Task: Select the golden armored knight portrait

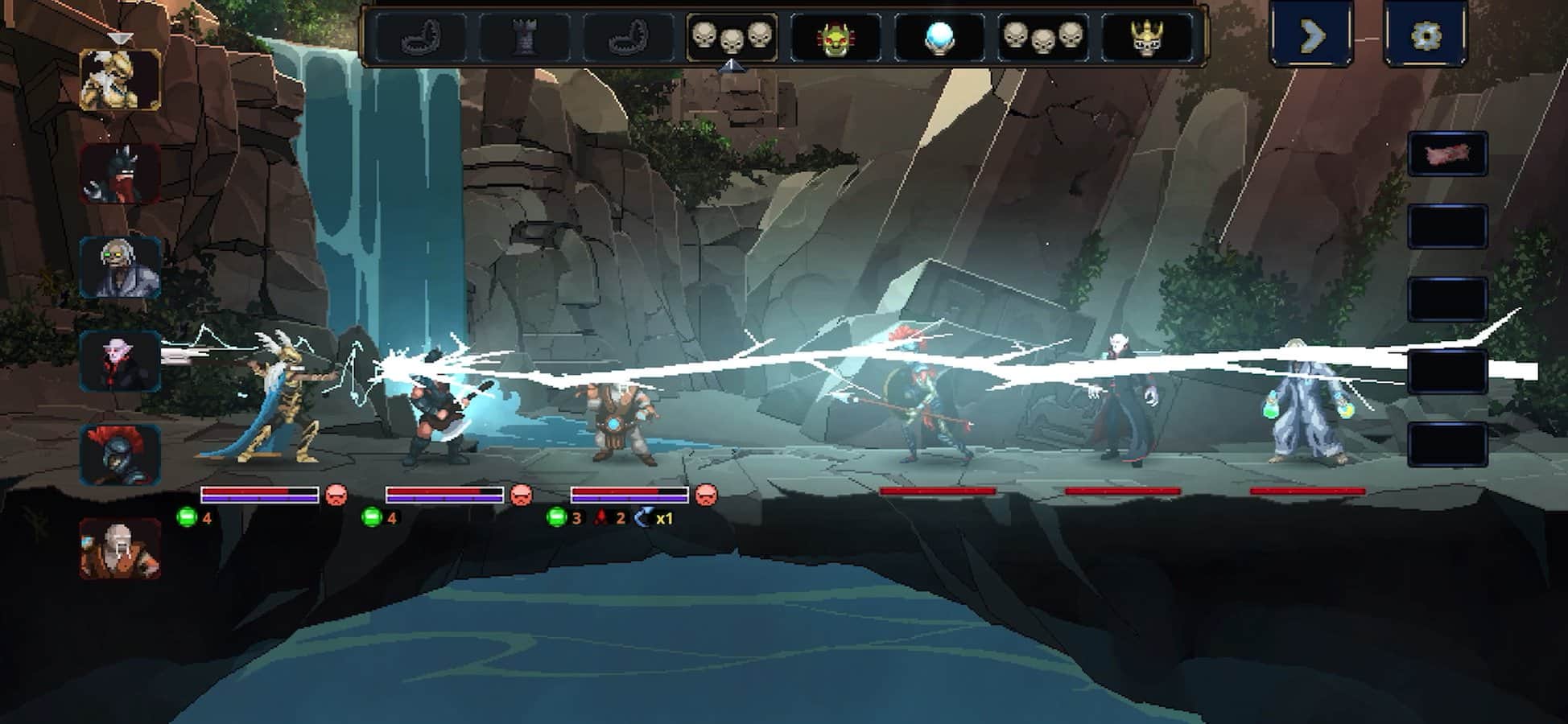Action: (x=120, y=80)
